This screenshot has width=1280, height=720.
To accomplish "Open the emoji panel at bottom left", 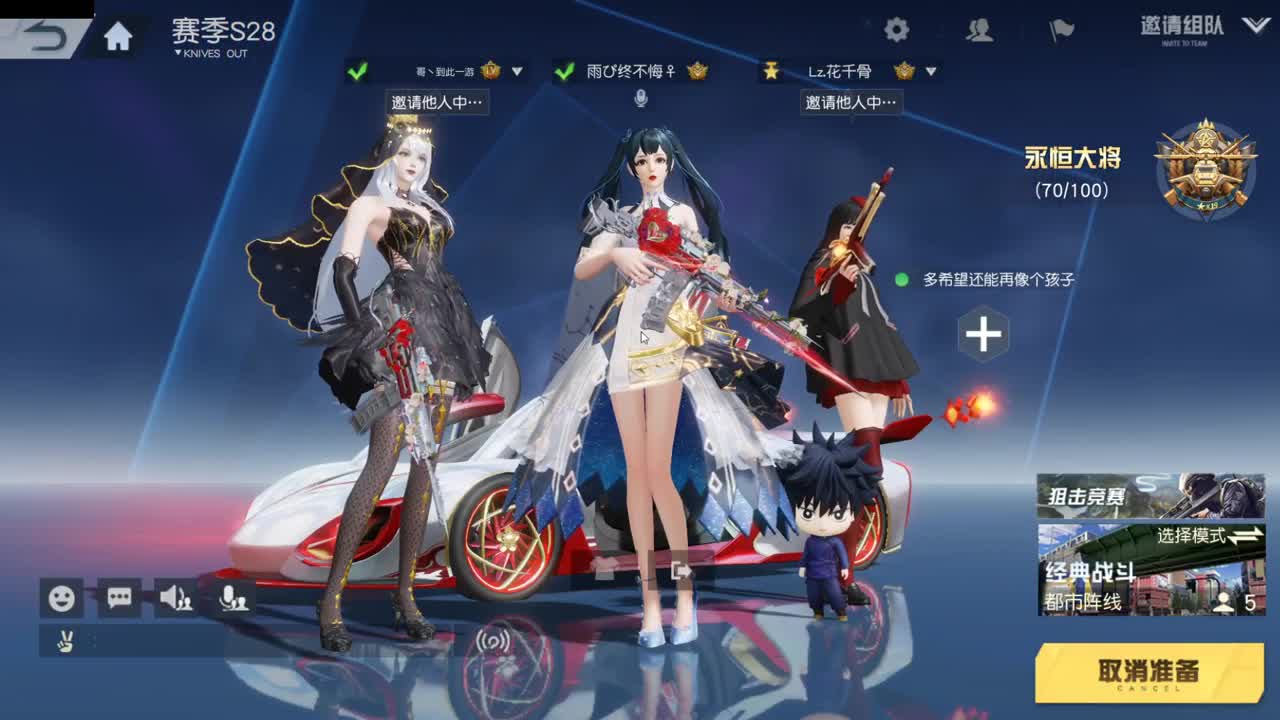I will [60, 597].
